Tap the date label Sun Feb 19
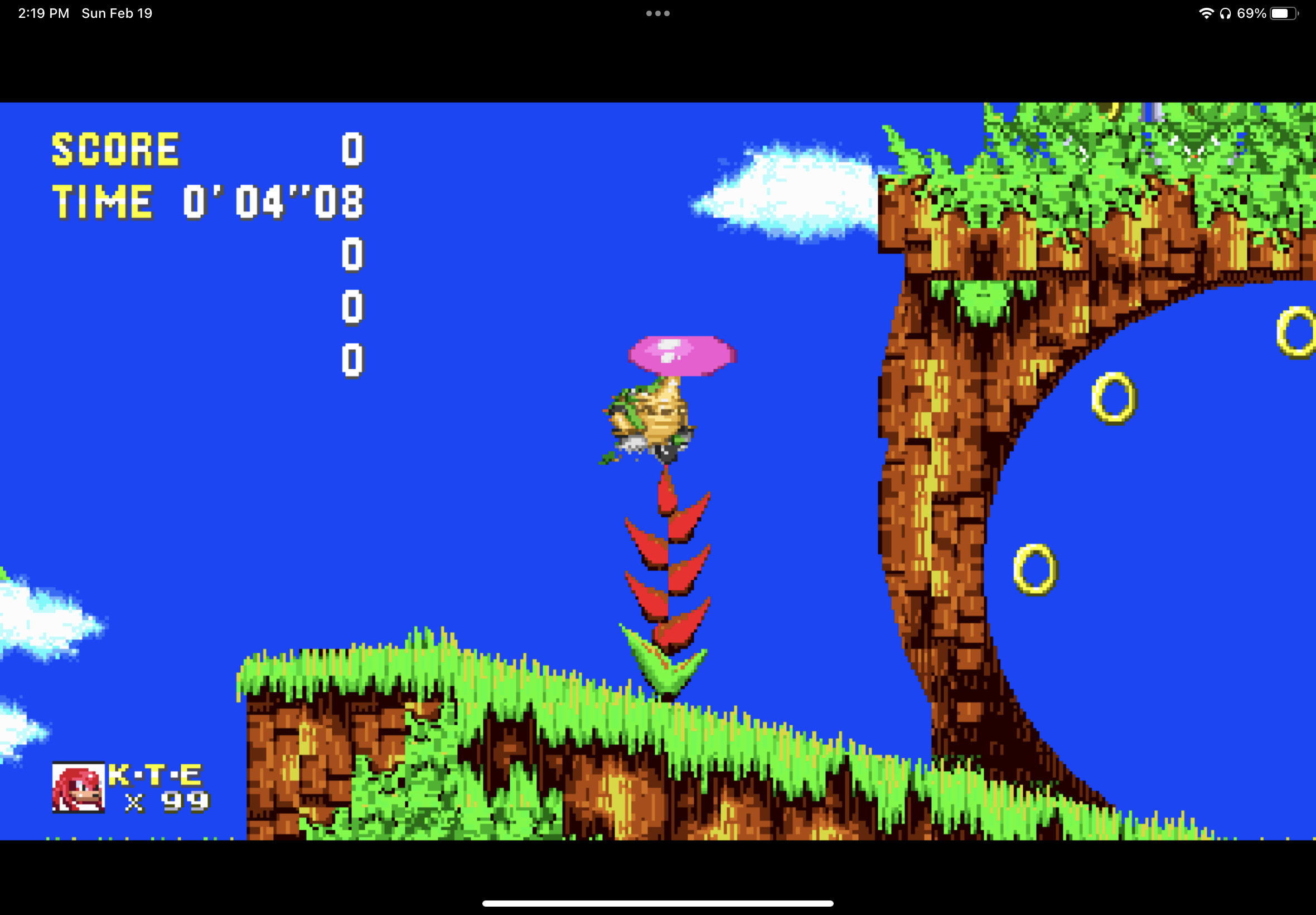 click(x=116, y=12)
